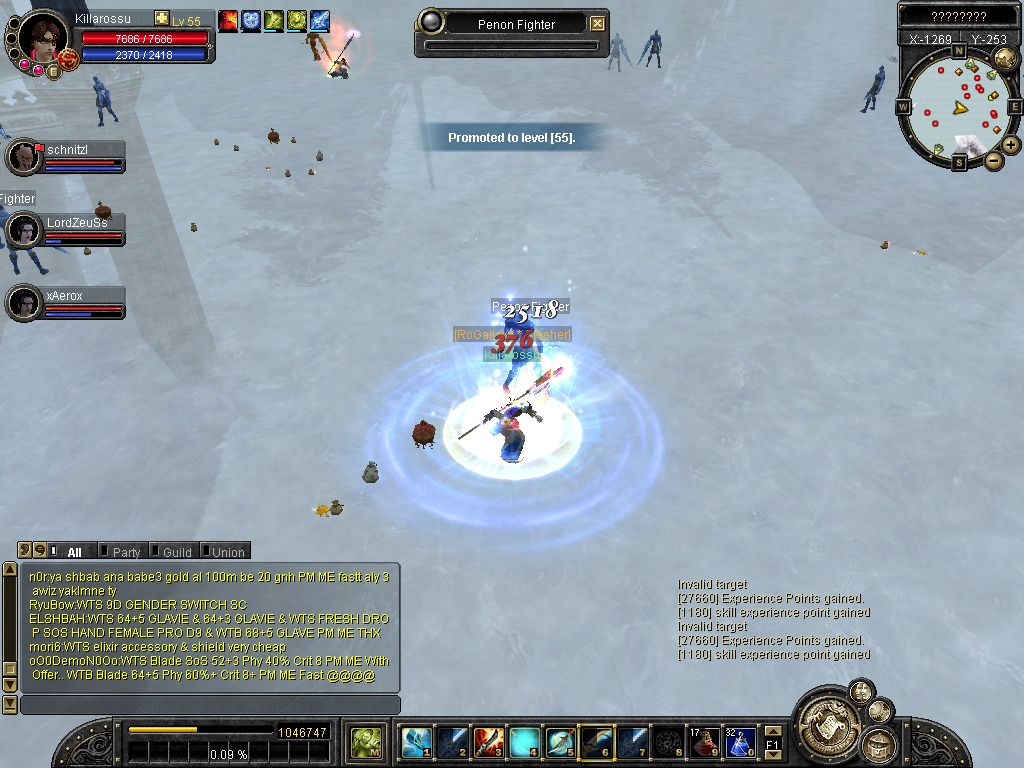Click the green monster icon left of hotbar

click(366, 743)
